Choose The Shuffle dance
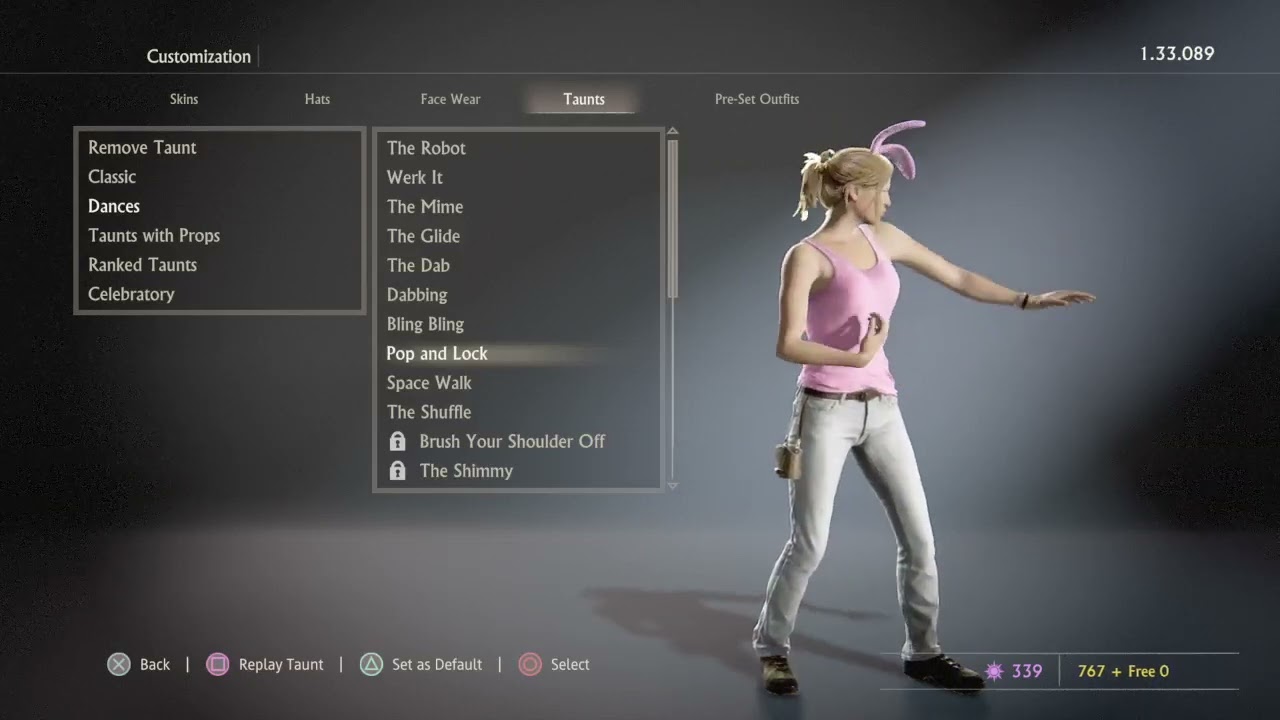 pyautogui.click(x=429, y=412)
